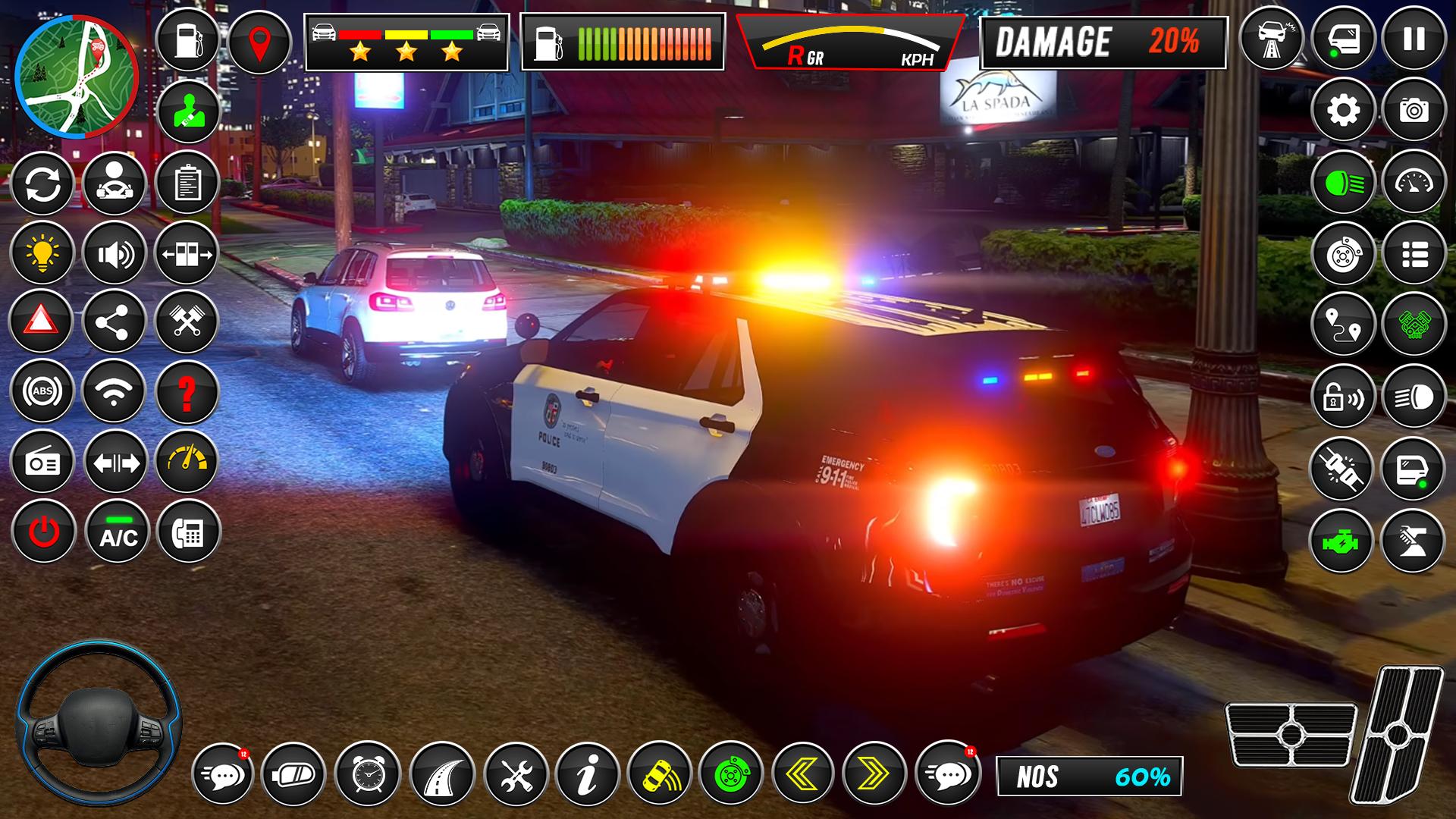Click the share icon button
The width and height of the screenshot is (1456, 819).
pyautogui.click(x=115, y=322)
